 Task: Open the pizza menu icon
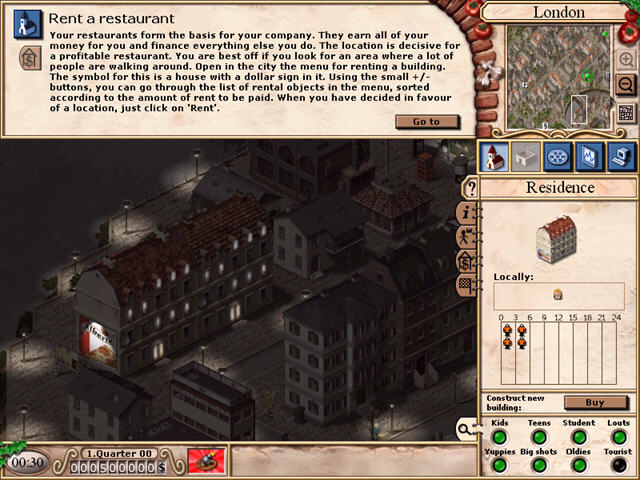[558, 156]
